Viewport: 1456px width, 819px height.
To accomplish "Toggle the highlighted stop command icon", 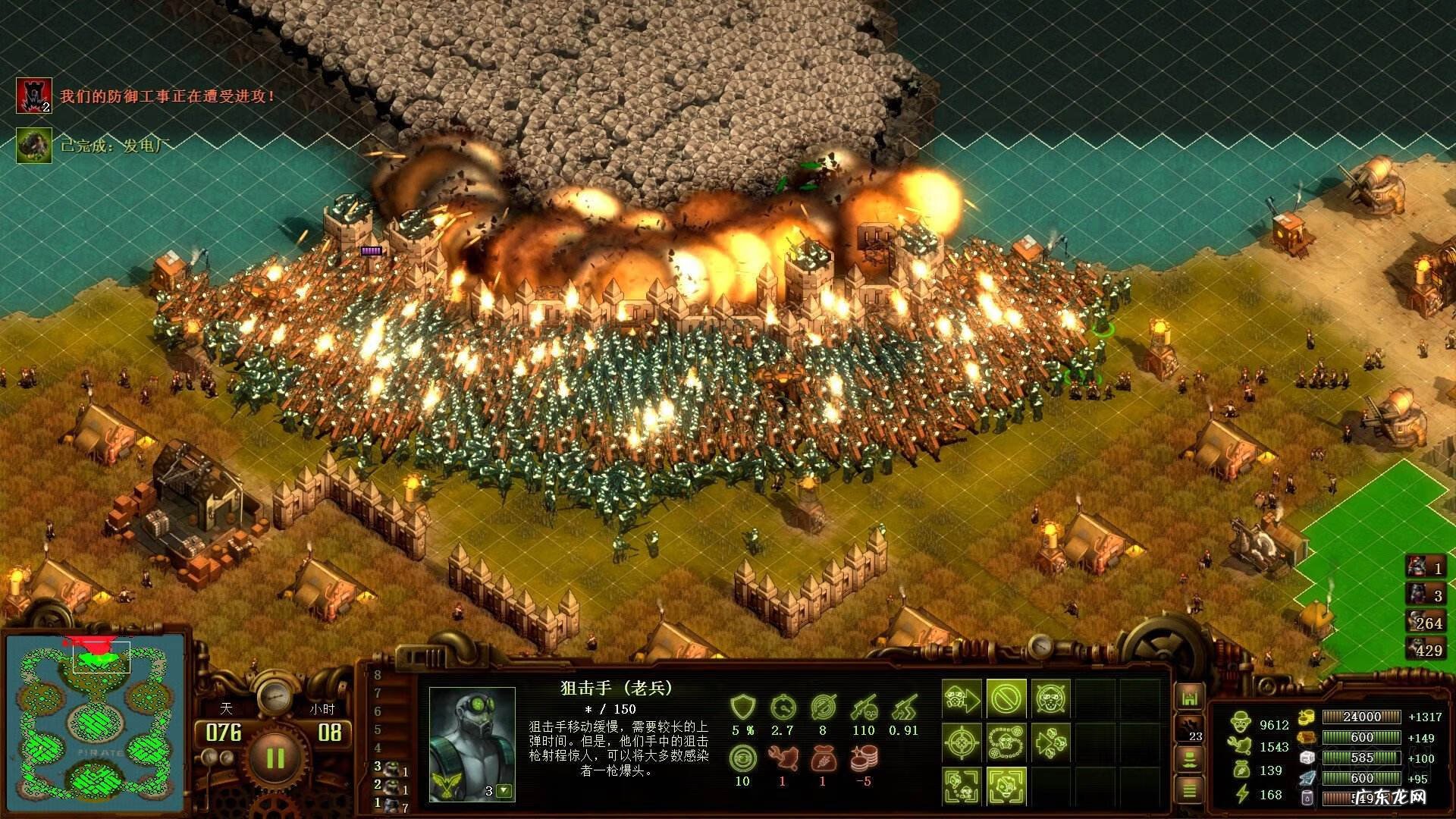I will point(1006,697).
